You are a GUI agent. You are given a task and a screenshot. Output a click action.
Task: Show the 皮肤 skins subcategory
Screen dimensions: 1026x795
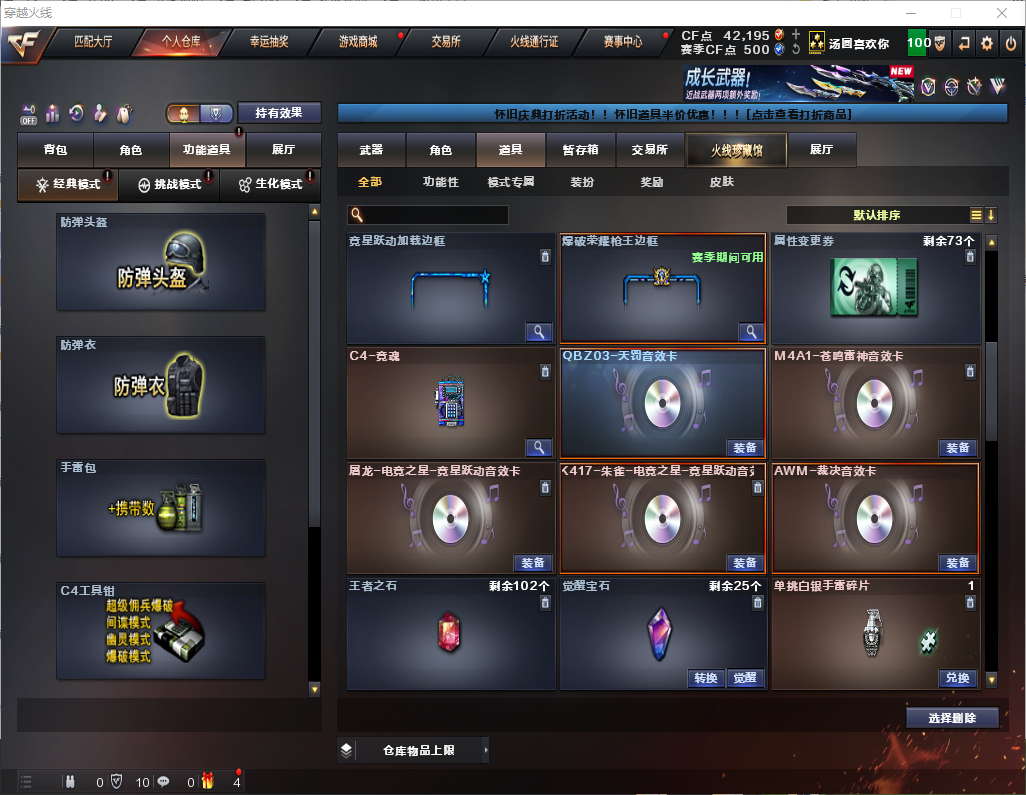tap(721, 182)
